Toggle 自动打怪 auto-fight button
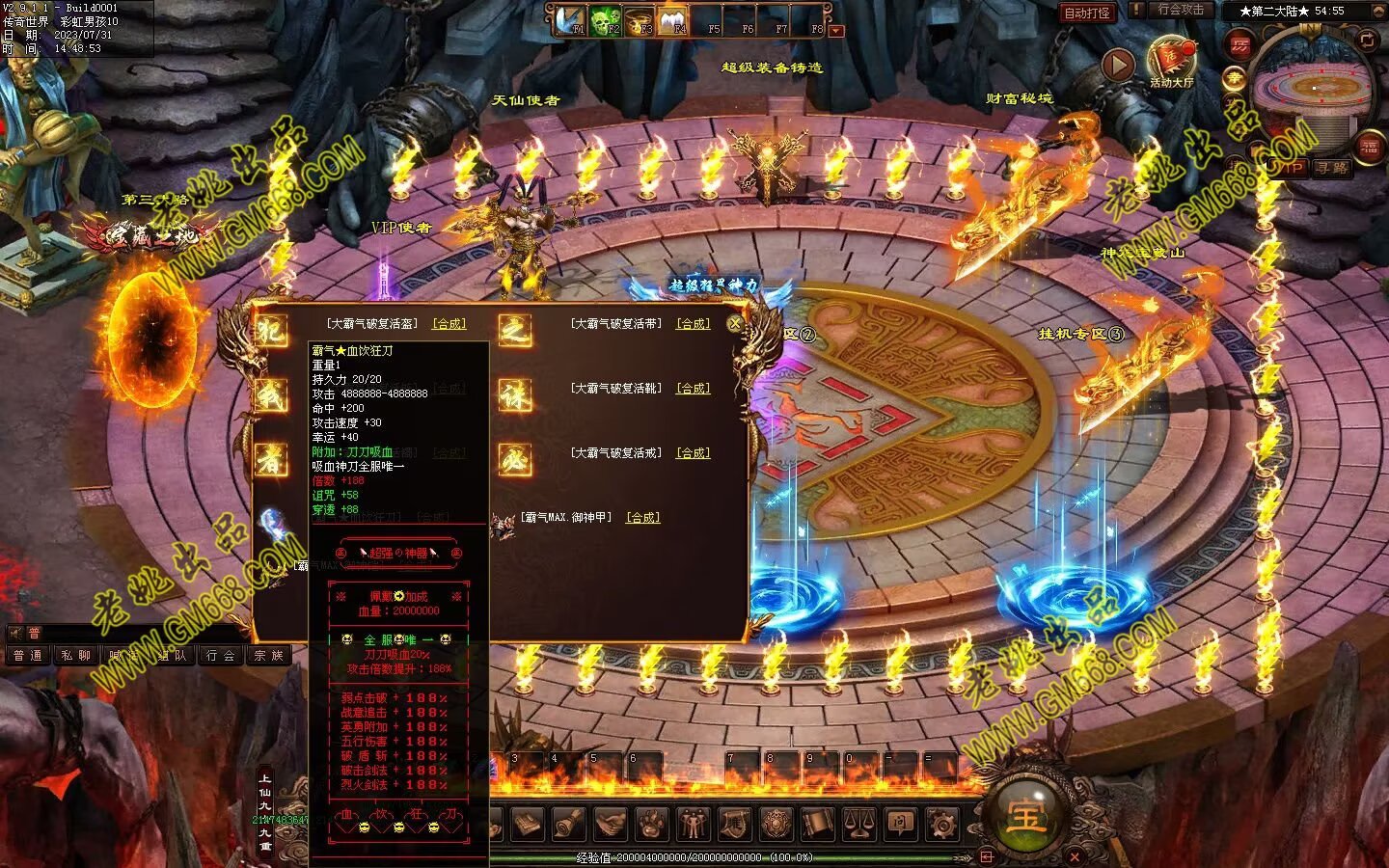 [x=1087, y=13]
